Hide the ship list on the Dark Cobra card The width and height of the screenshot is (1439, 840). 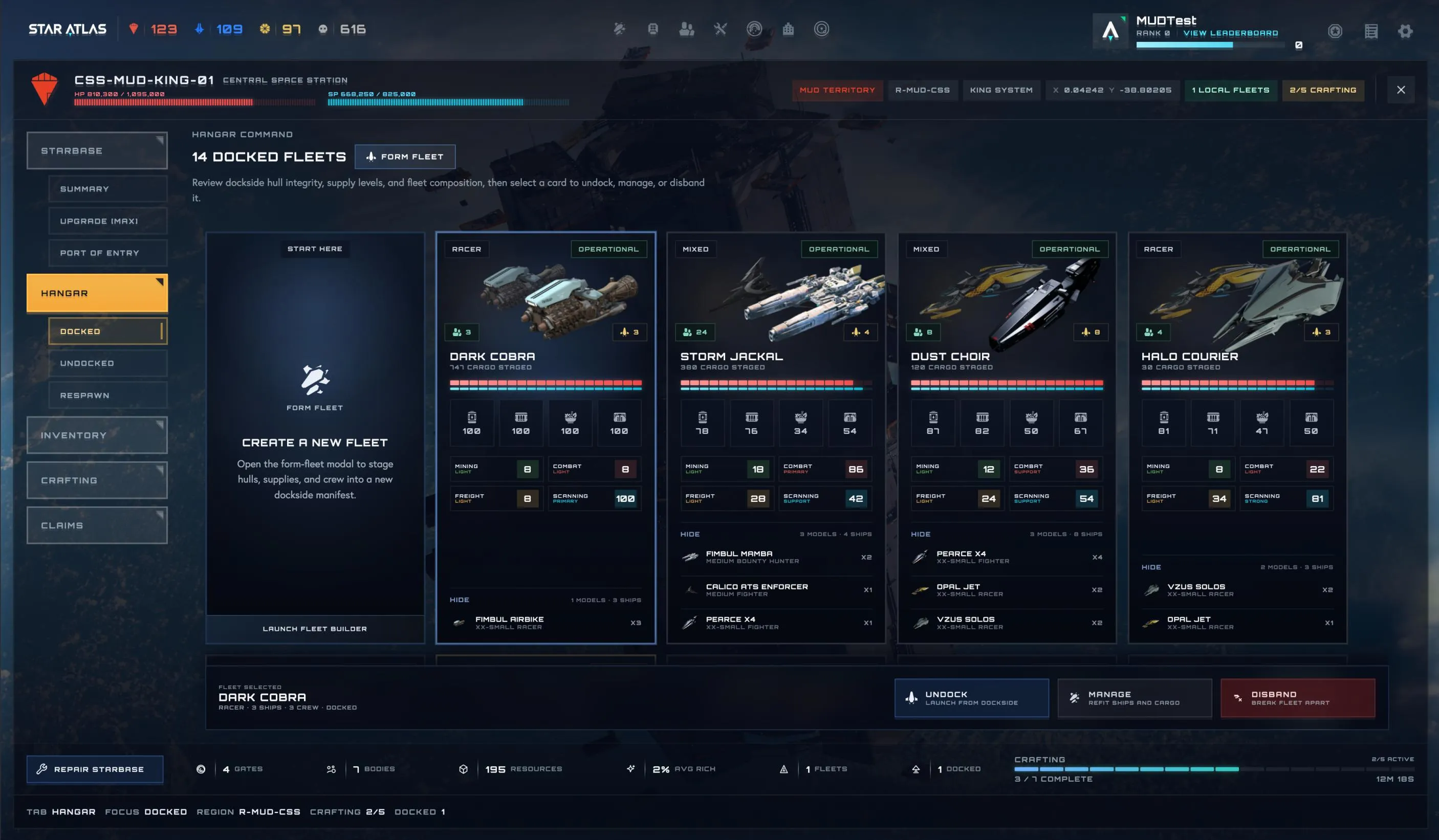click(x=459, y=600)
